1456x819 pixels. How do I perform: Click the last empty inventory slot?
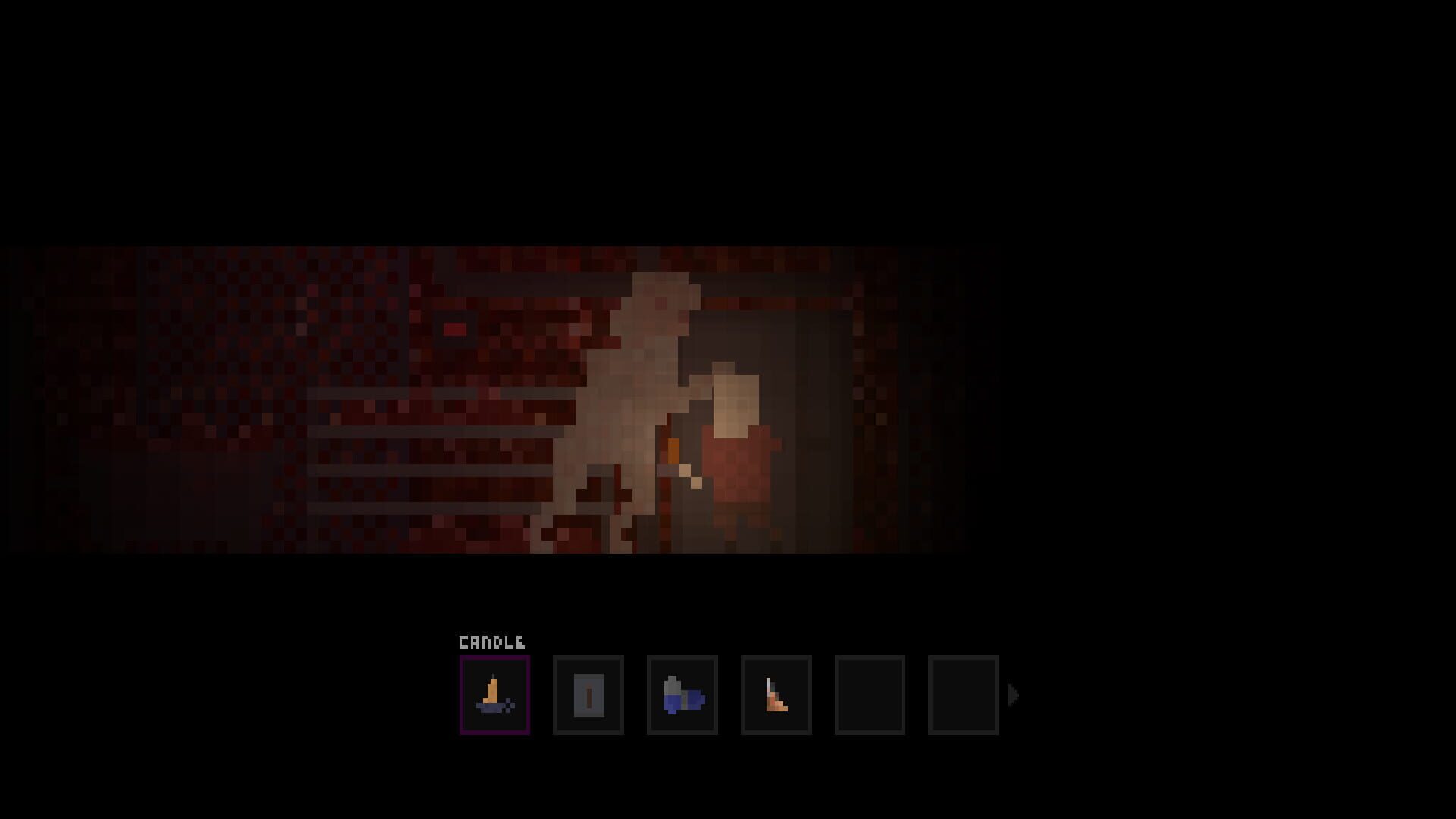coord(963,694)
